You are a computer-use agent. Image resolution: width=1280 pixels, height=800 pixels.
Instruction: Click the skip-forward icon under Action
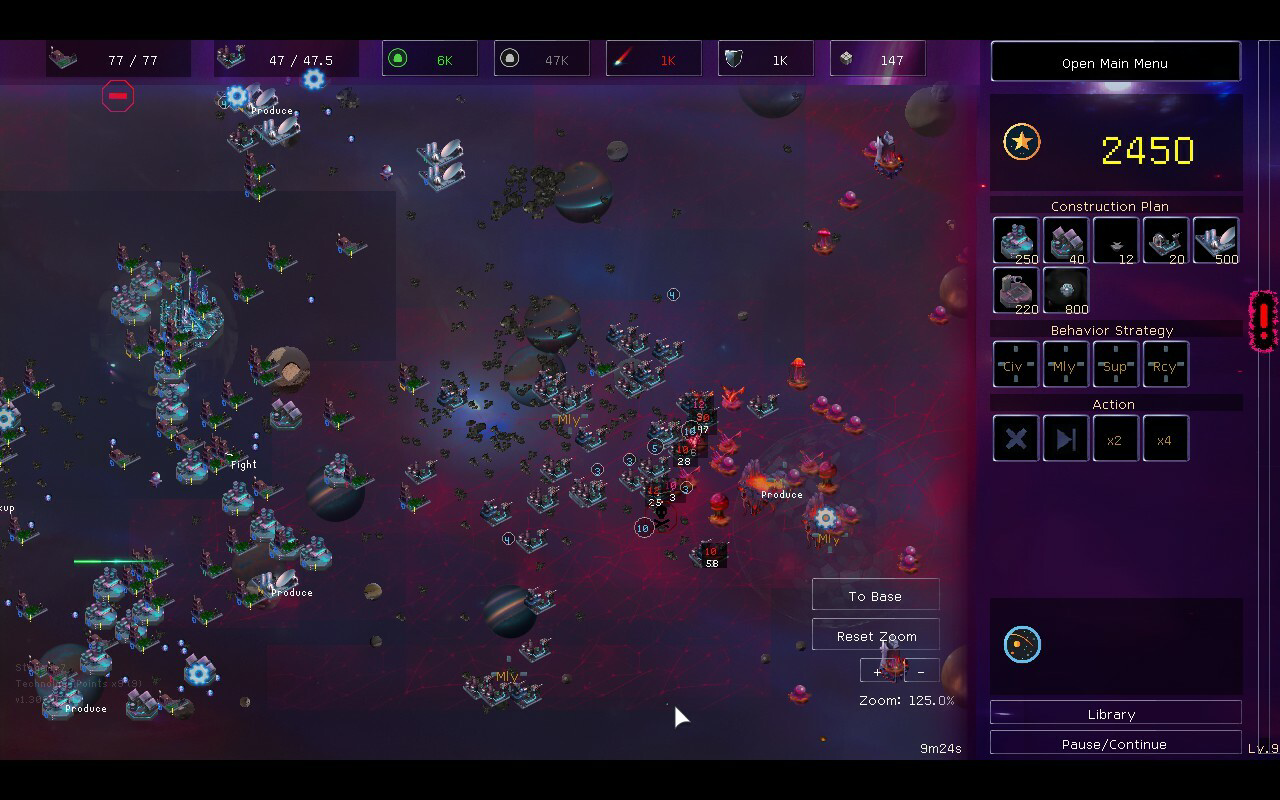1065,438
